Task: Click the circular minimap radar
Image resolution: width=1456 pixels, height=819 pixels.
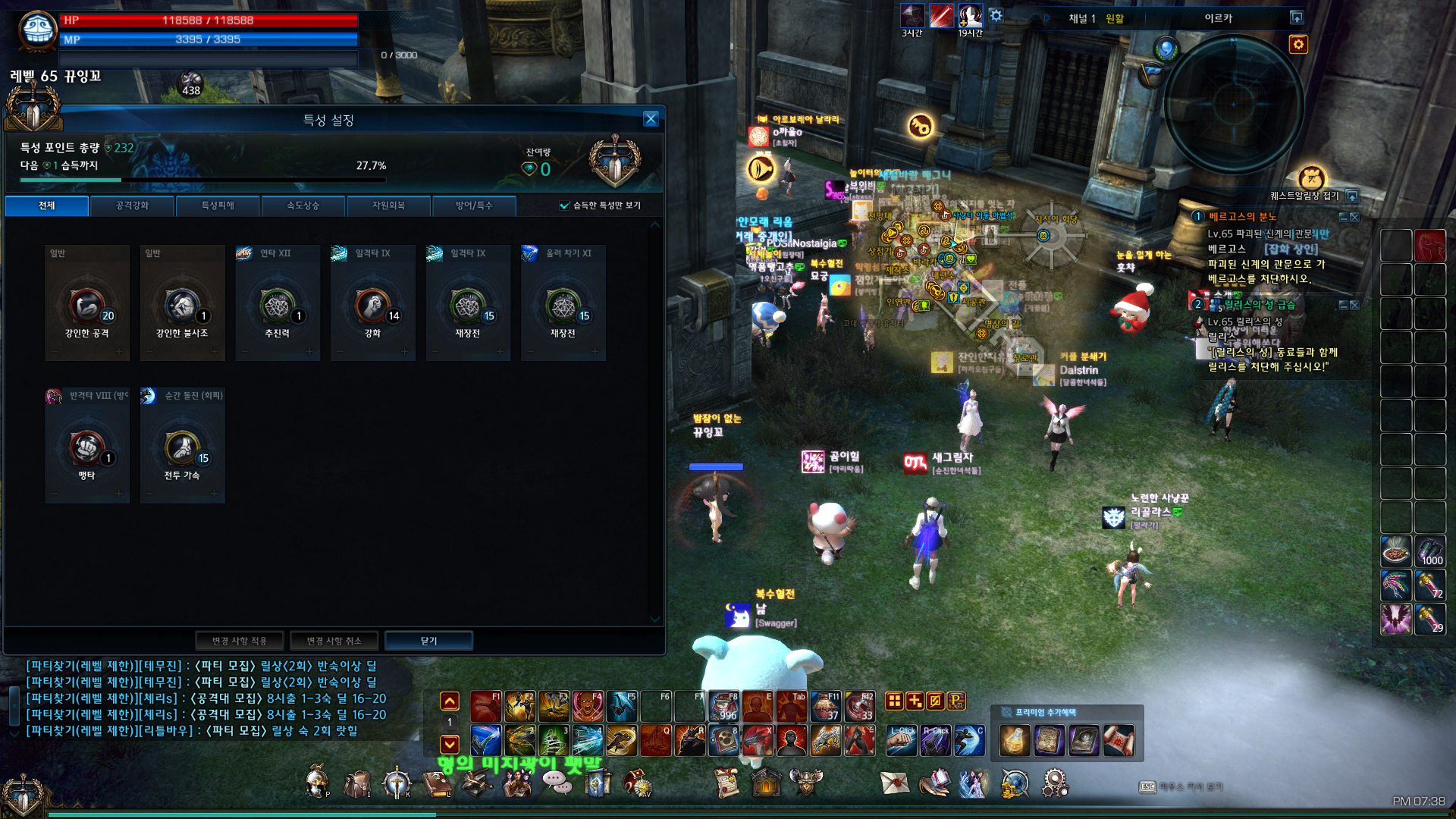Action: (1234, 104)
